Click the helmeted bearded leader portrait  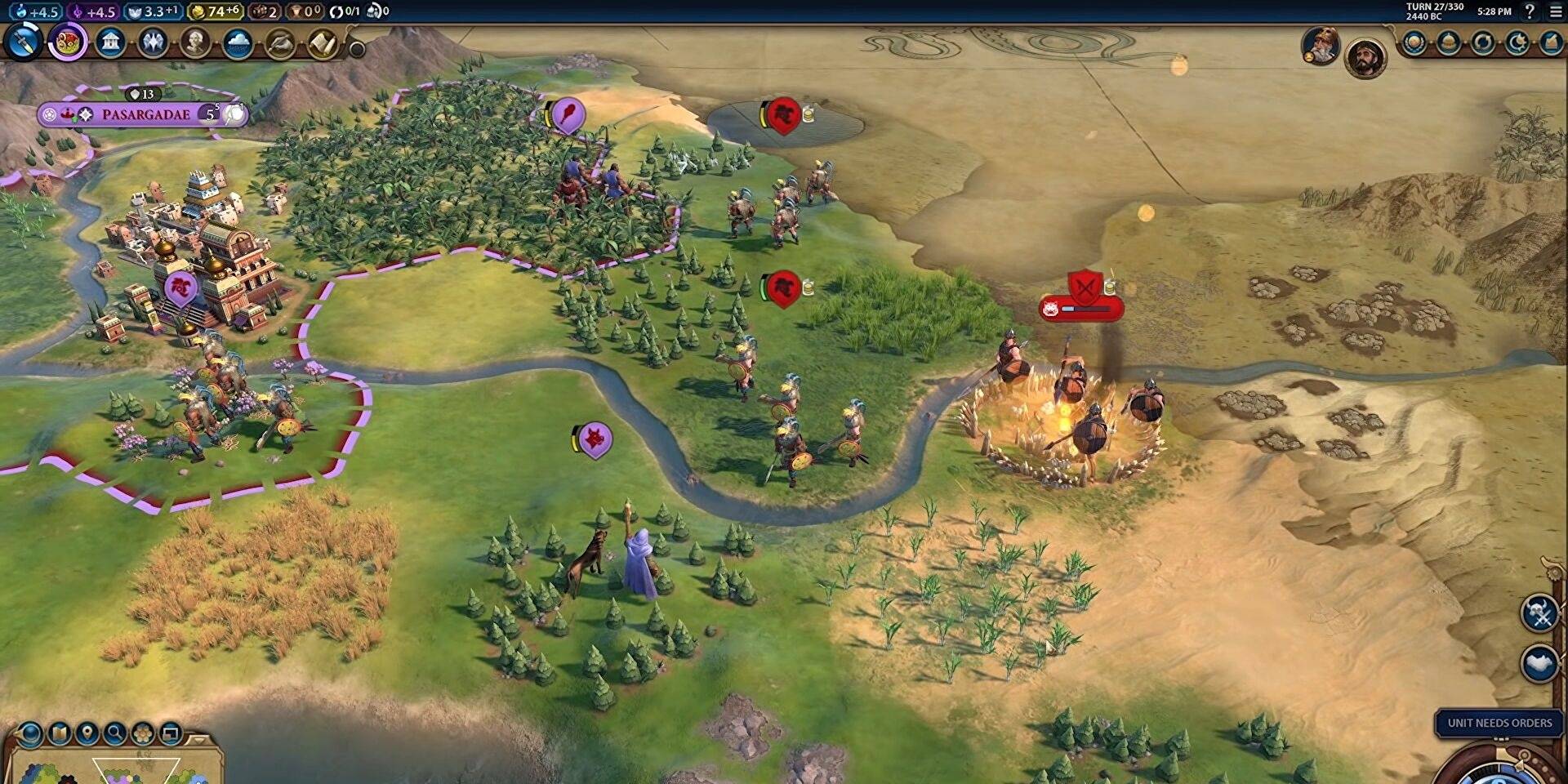coord(1320,46)
